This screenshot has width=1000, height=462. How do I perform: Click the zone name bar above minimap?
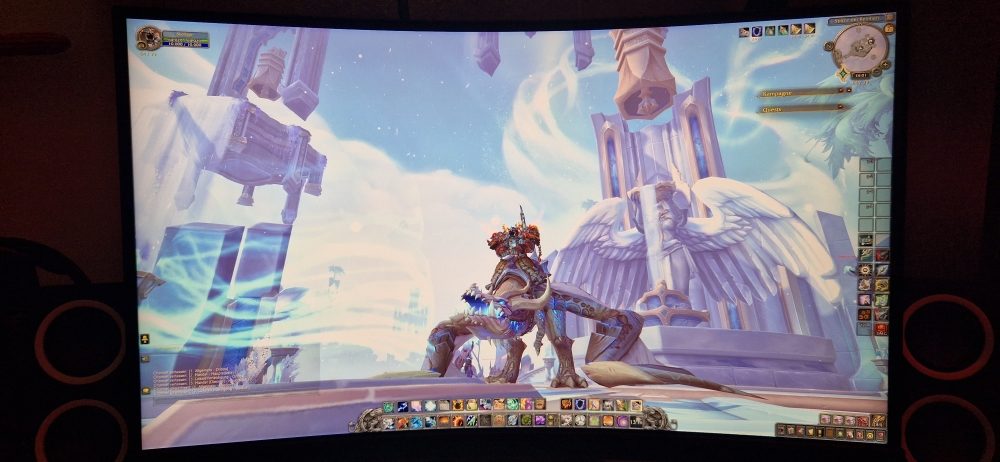pos(857,18)
